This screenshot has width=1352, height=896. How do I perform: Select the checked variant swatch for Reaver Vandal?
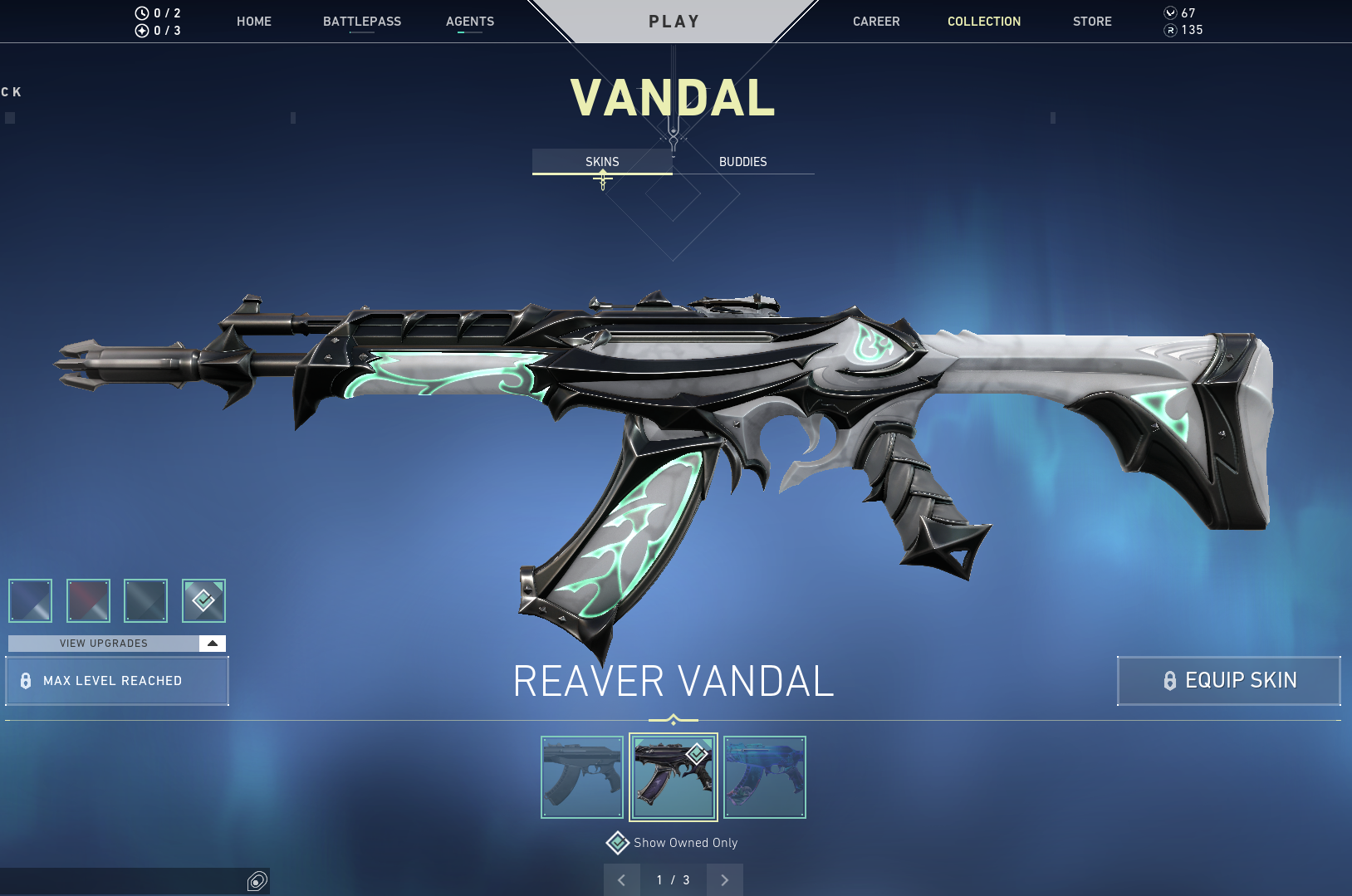coord(203,600)
